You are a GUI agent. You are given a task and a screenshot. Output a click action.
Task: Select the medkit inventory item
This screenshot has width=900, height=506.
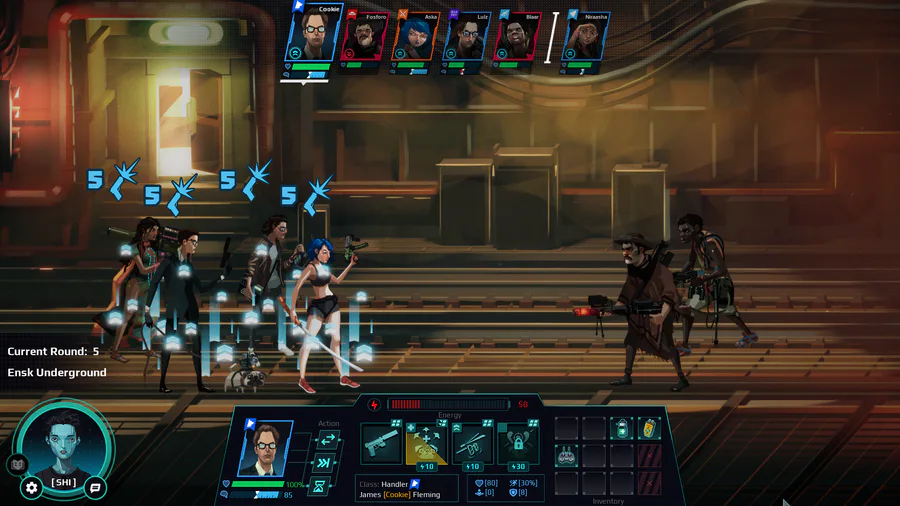(622, 429)
